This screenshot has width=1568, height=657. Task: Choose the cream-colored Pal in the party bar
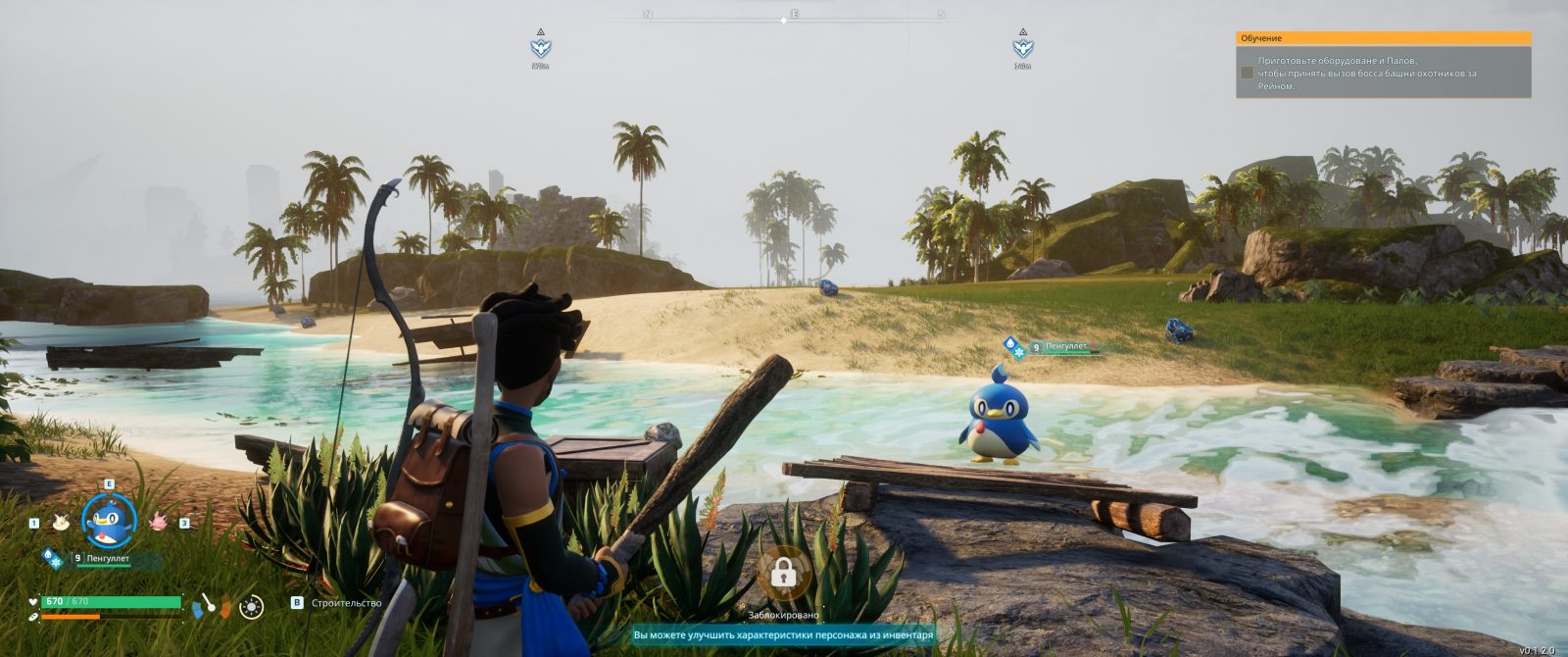tap(61, 522)
